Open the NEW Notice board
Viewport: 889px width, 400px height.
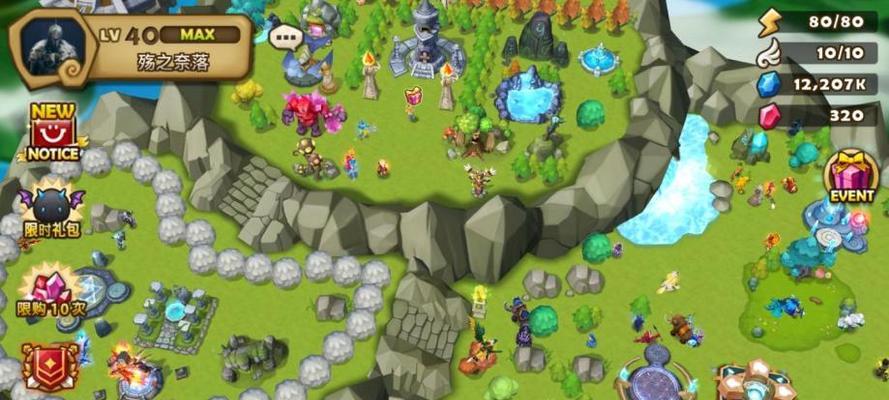(52, 133)
